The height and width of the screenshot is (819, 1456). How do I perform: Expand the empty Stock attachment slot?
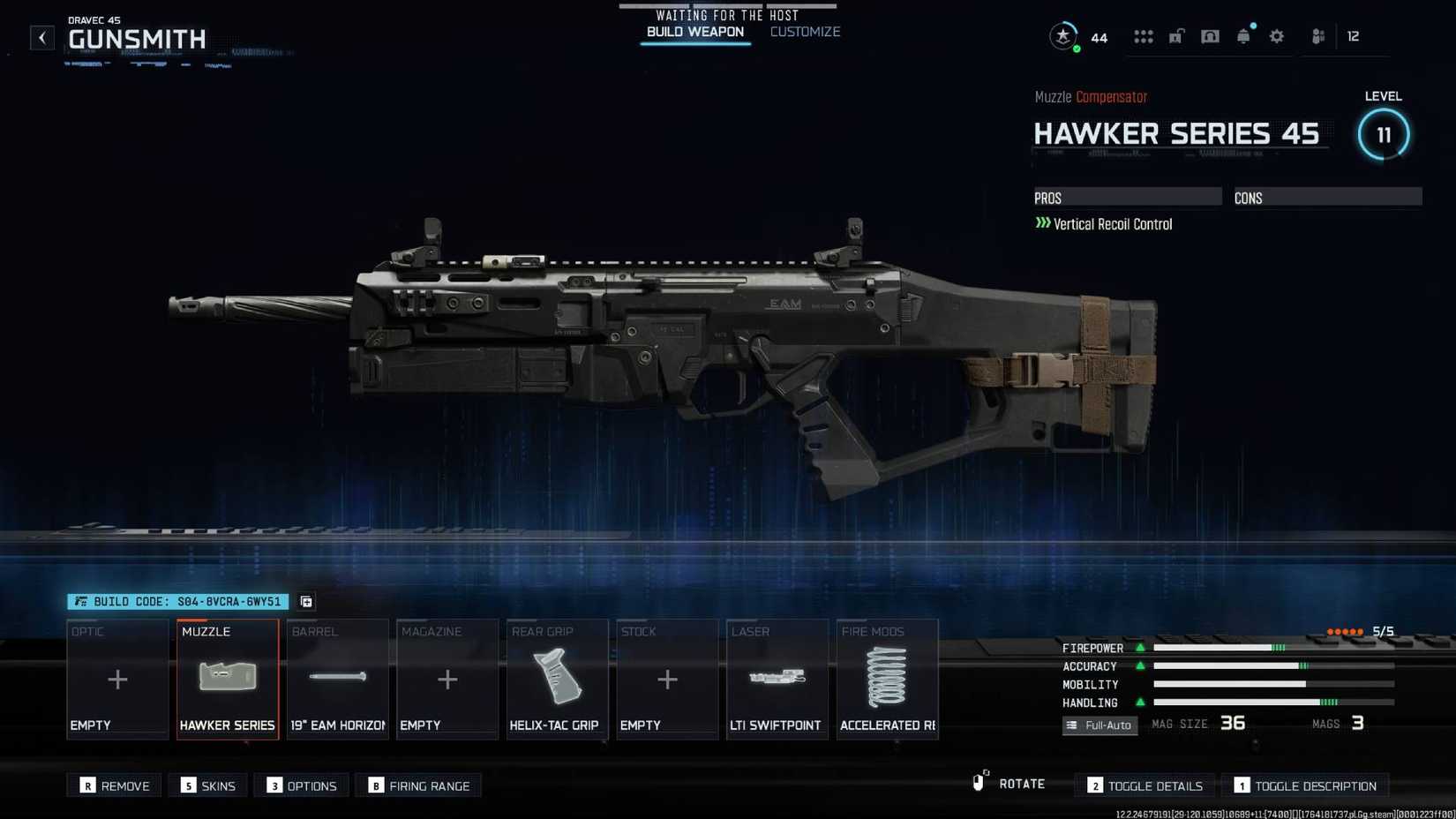point(666,680)
